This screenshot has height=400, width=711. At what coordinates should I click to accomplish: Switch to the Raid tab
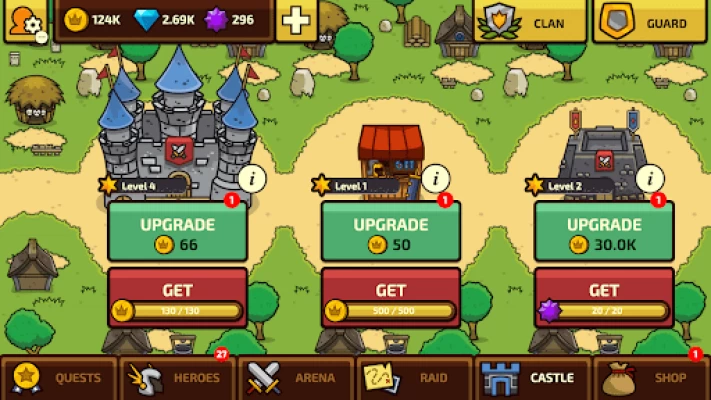tap(413, 378)
